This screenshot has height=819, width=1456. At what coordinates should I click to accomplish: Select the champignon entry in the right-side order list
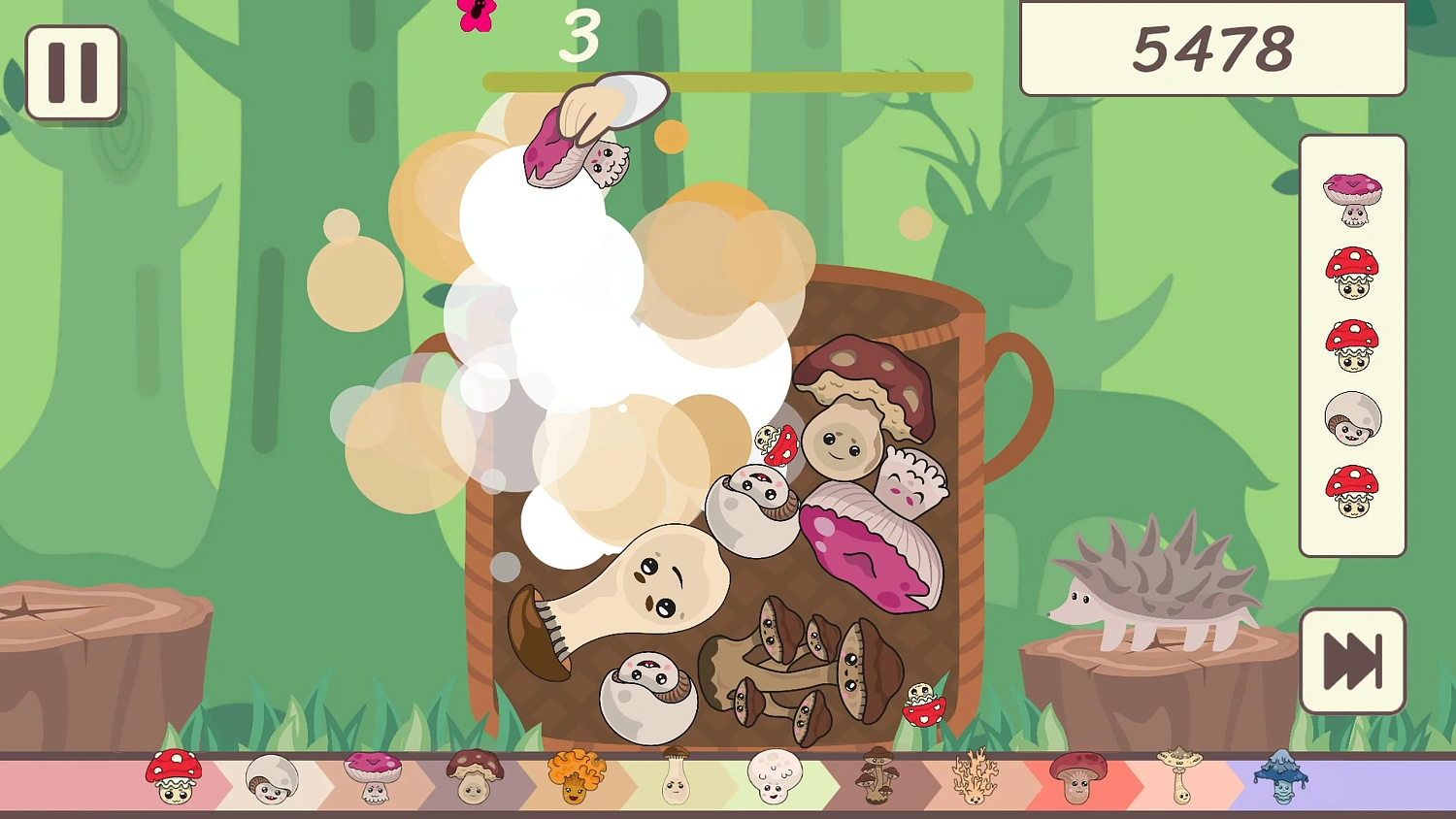pyautogui.click(x=1353, y=419)
